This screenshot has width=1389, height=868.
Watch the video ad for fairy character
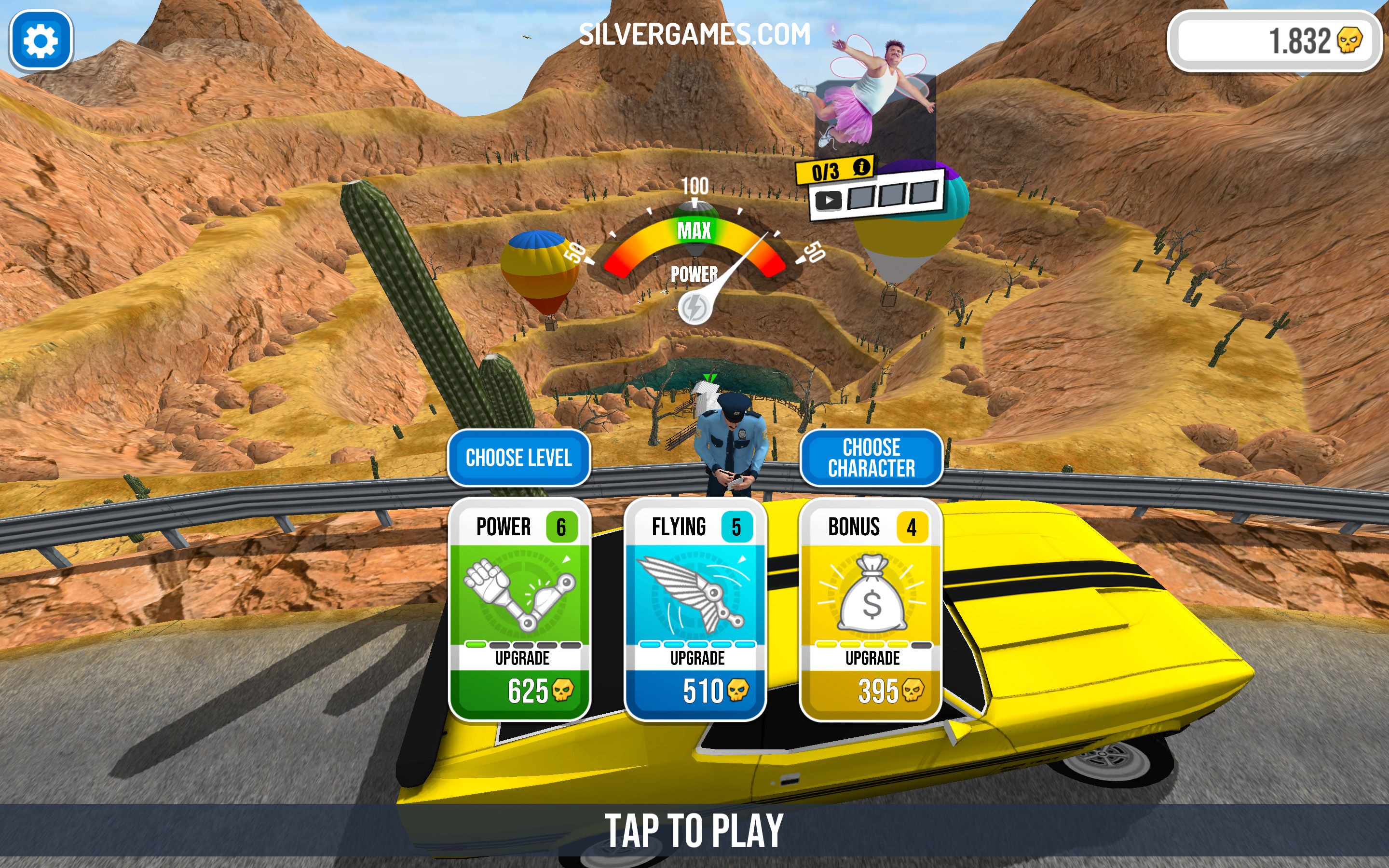coord(828,200)
